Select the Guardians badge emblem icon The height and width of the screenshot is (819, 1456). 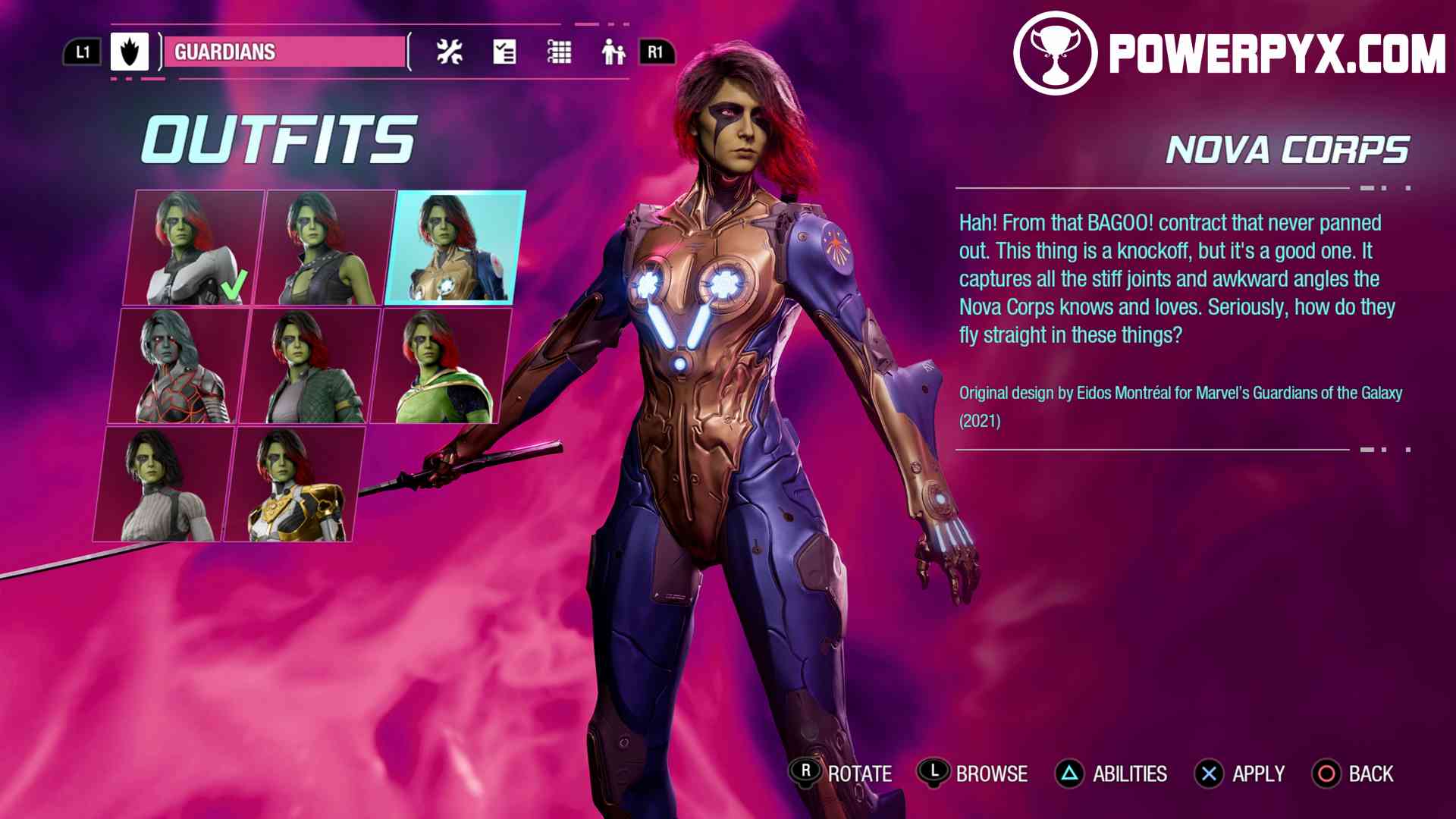(129, 53)
